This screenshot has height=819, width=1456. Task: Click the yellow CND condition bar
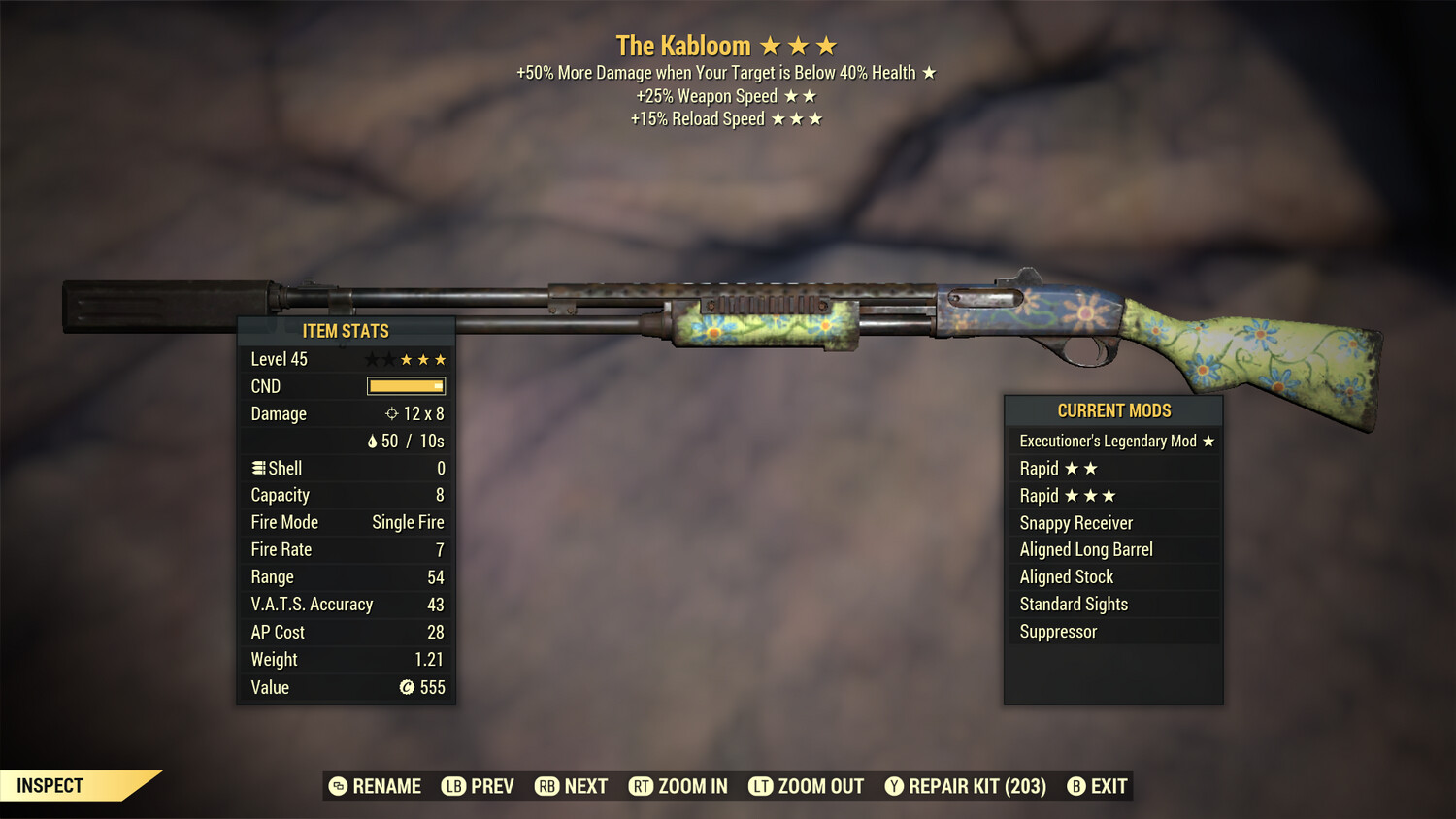(405, 386)
